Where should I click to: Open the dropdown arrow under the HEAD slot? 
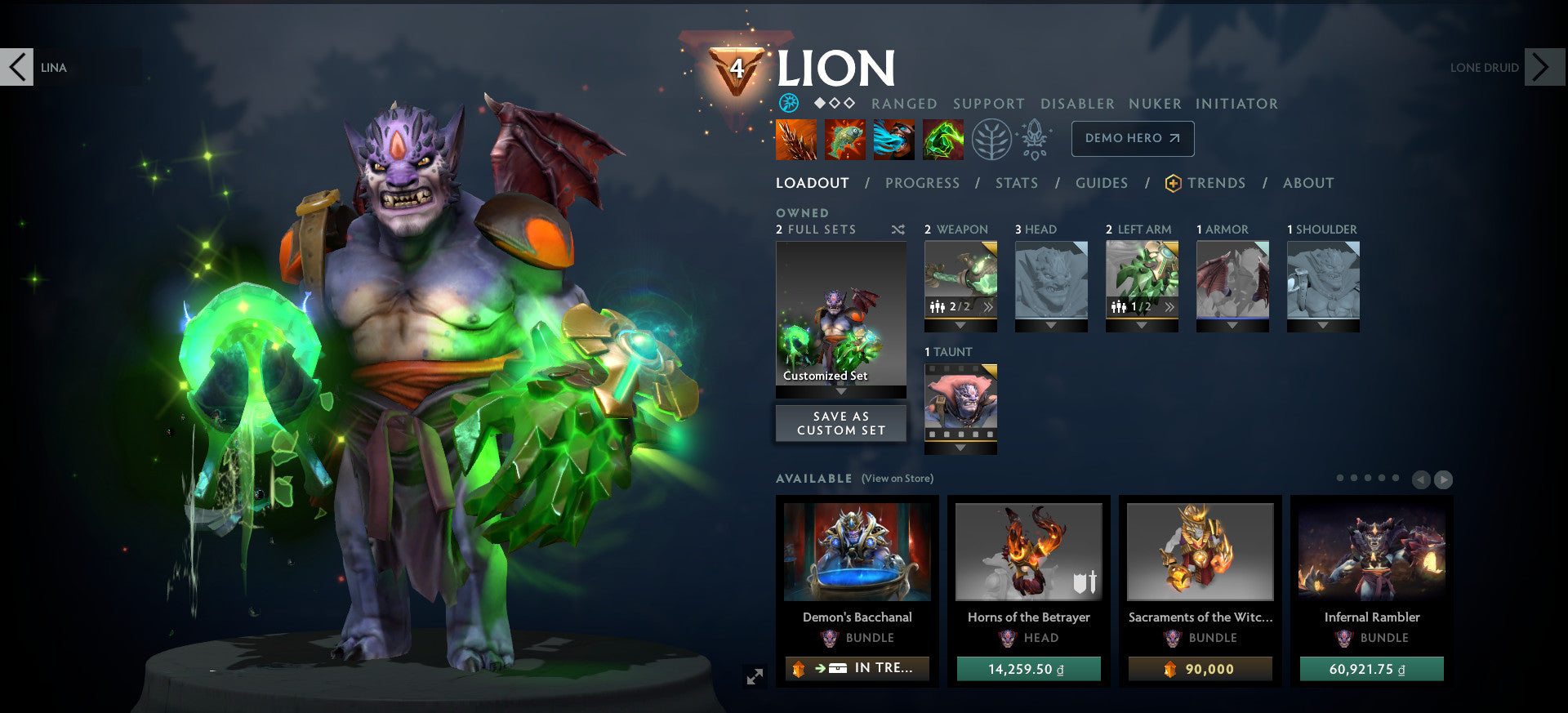(x=1051, y=323)
